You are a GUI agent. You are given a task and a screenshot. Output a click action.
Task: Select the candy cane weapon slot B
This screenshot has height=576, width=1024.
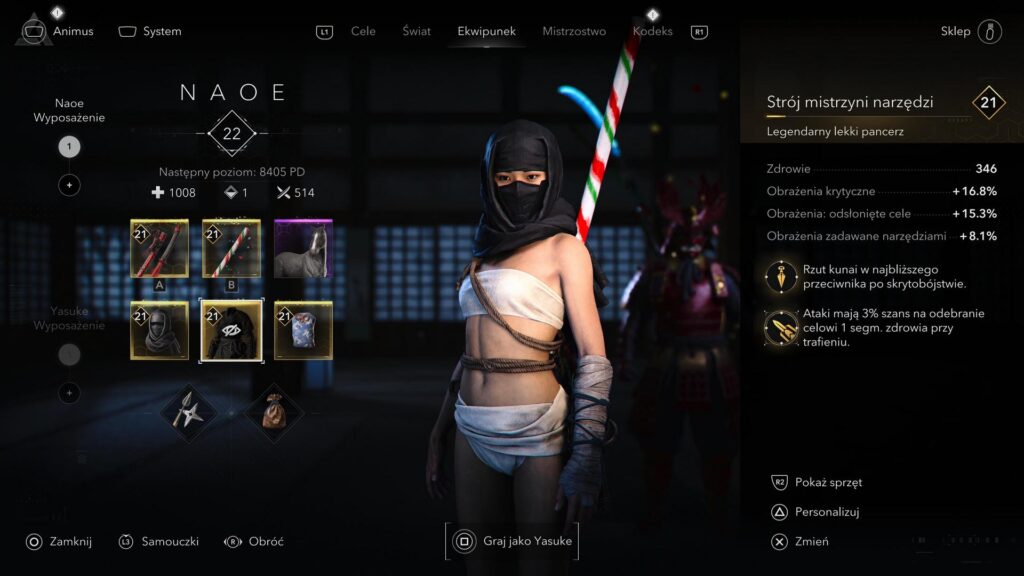point(231,248)
